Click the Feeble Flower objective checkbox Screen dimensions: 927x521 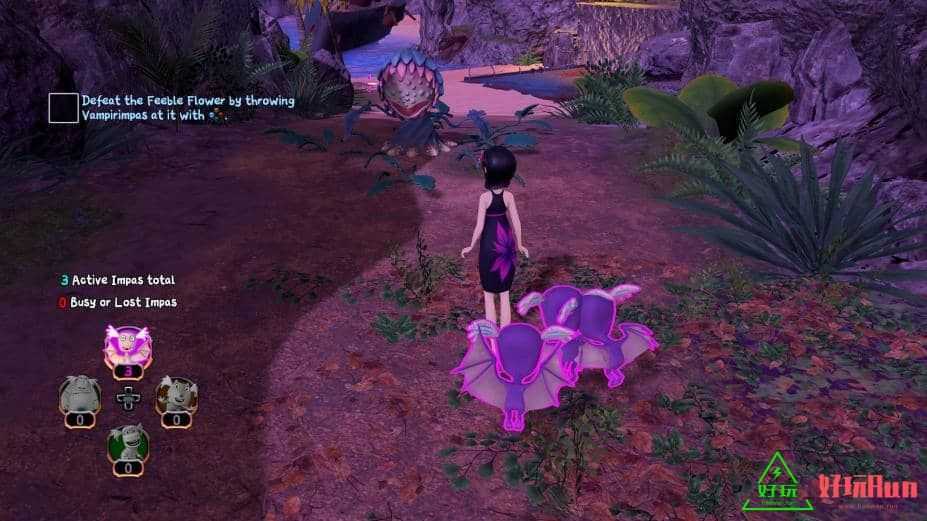(63, 108)
